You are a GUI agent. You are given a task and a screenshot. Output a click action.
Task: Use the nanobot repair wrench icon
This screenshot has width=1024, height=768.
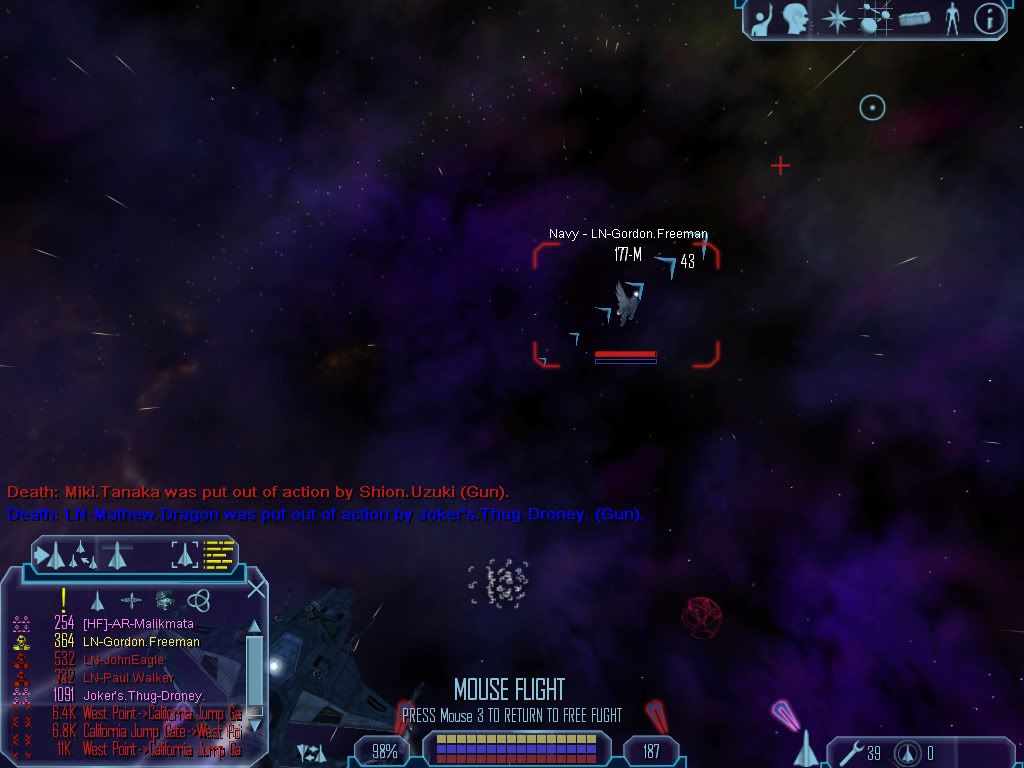point(847,753)
